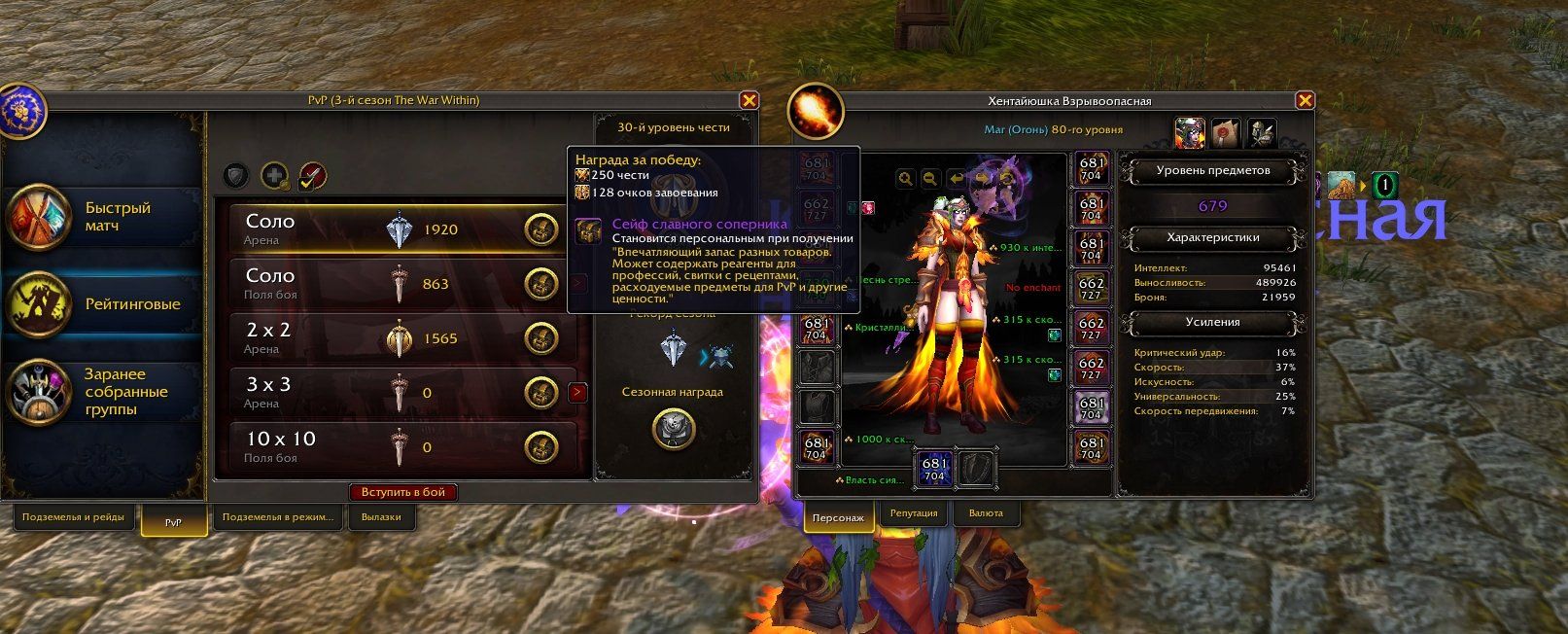
Task: Click the Сезонная награда reward icon
Action: point(673,428)
